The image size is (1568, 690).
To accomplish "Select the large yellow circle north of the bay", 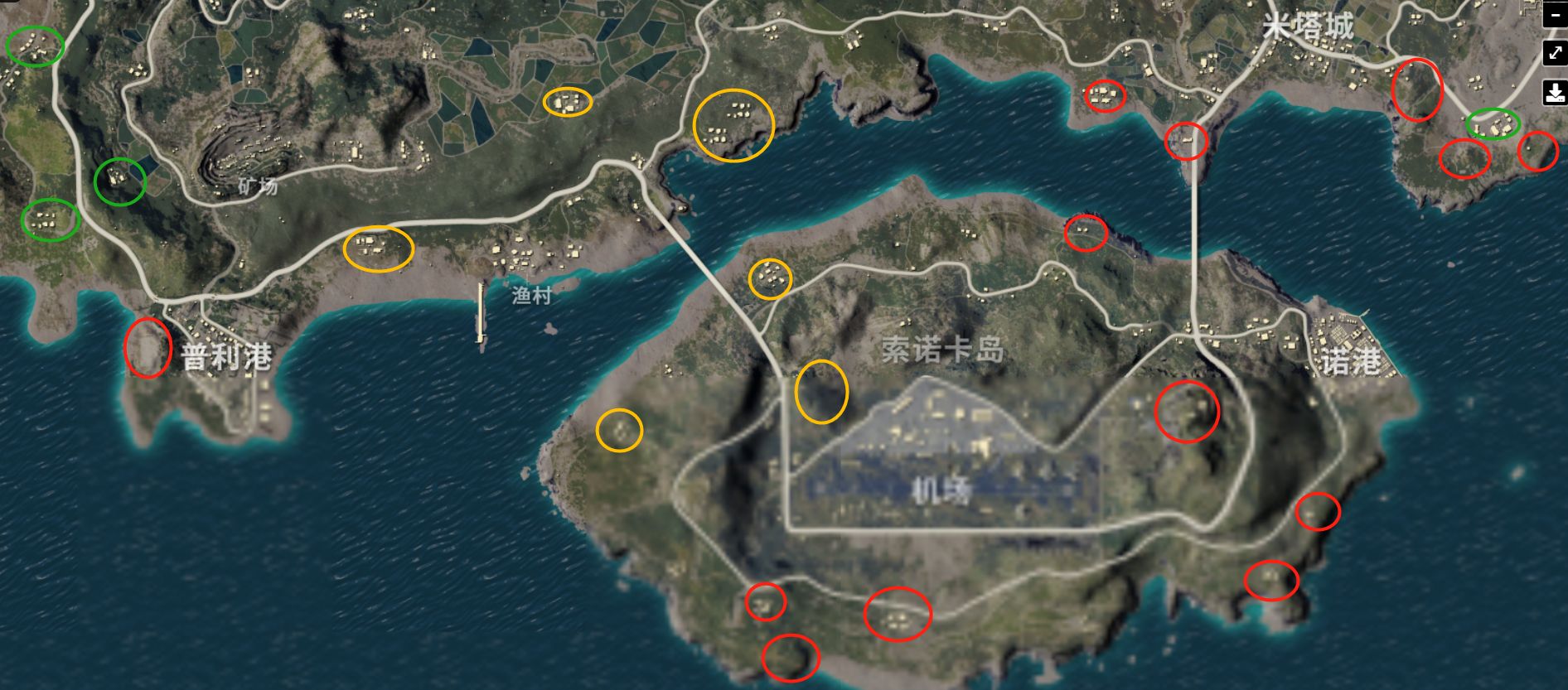I will [x=733, y=127].
